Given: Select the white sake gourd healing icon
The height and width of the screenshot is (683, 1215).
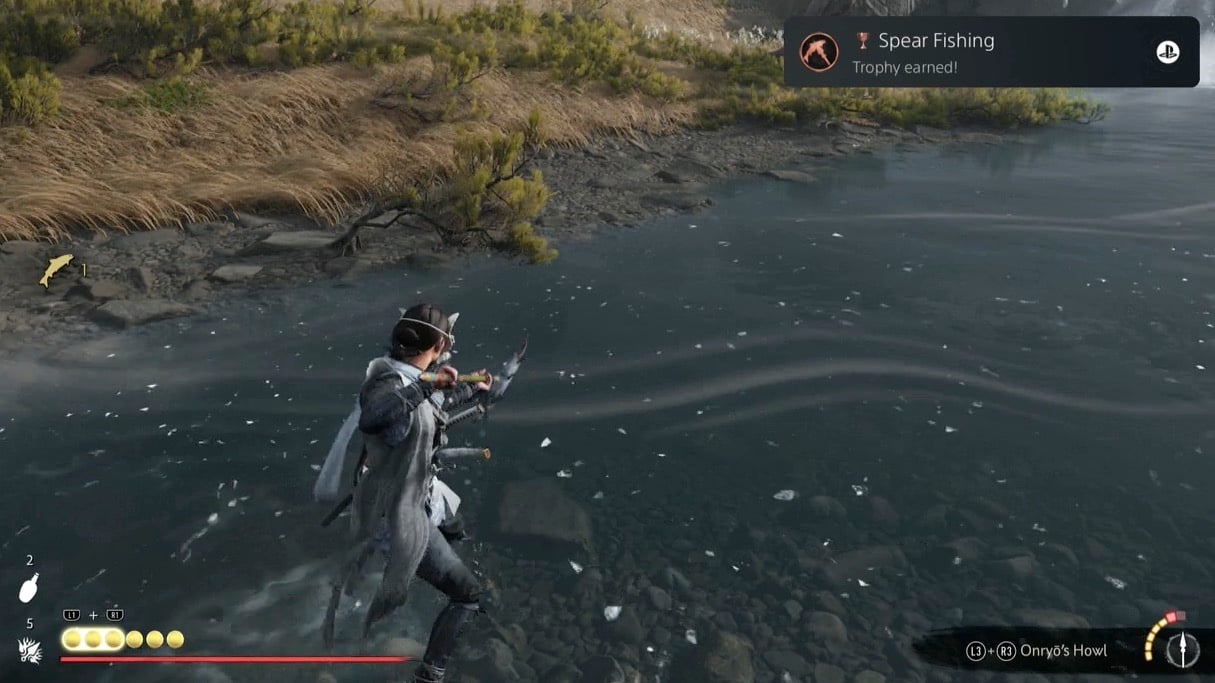Looking at the screenshot, I should [x=29, y=589].
